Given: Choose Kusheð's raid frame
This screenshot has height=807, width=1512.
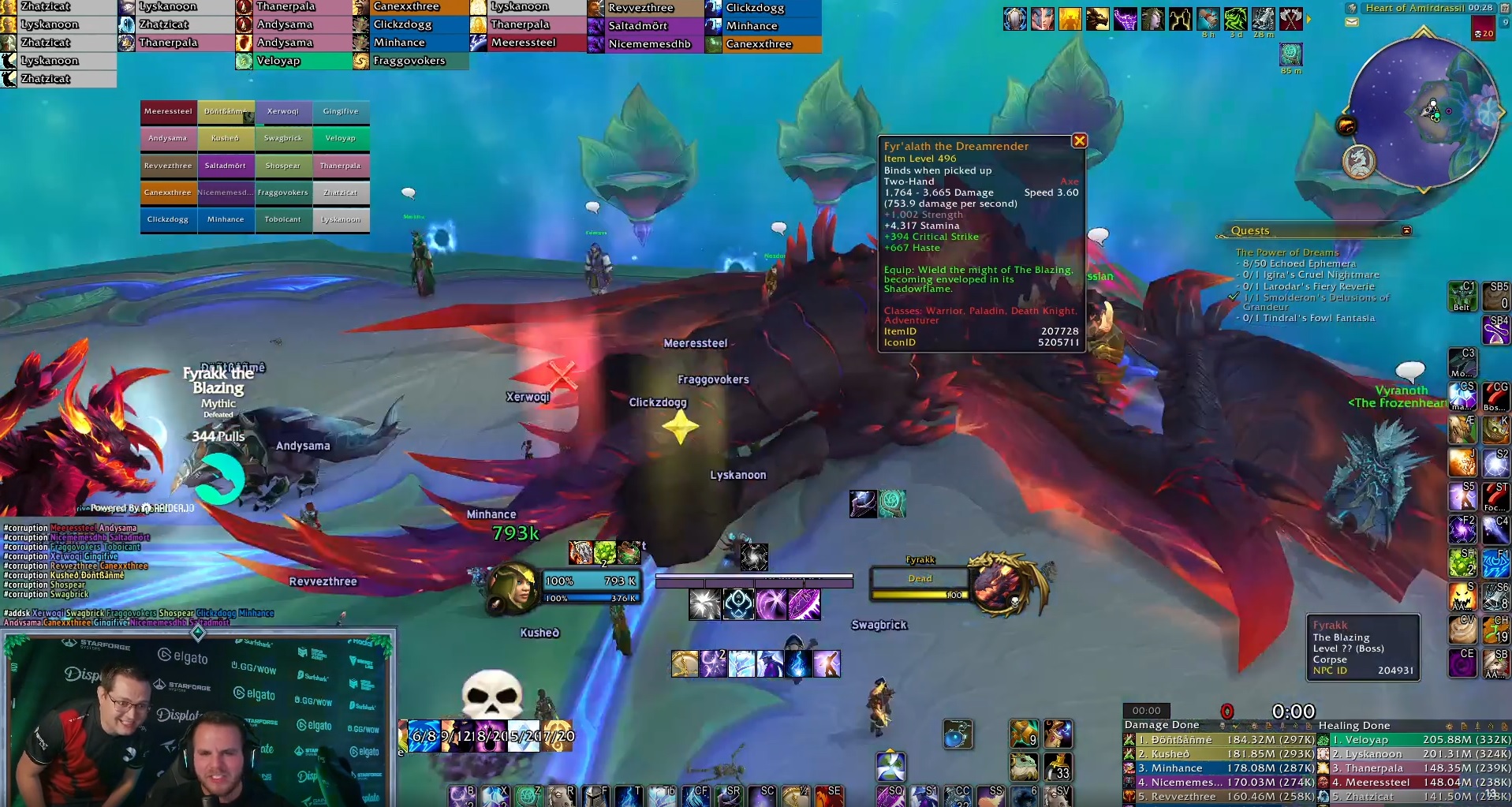Looking at the screenshot, I should 226,139.
